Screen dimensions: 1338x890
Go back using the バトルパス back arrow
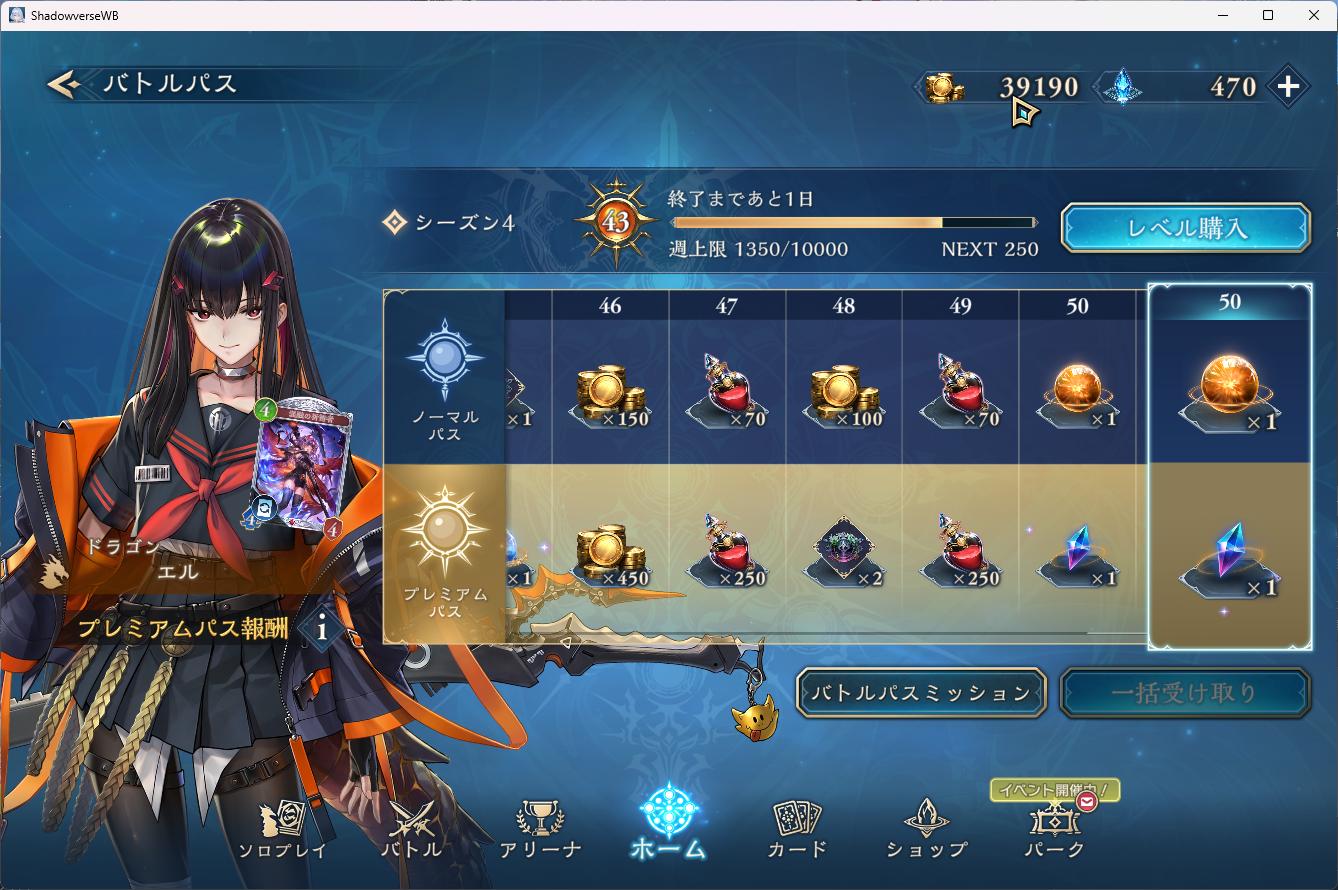pyautogui.click(x=64, y=85)
